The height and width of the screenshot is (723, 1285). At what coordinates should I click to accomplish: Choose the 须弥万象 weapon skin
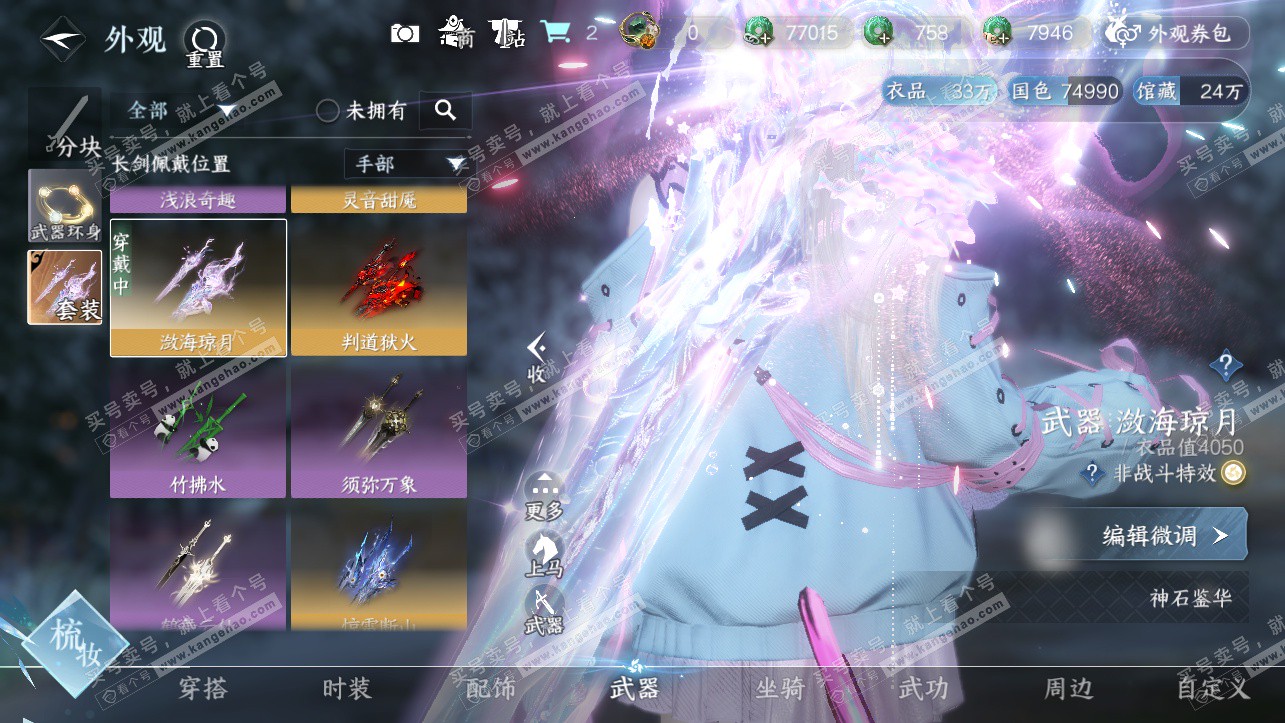click(x=379, y=430)
